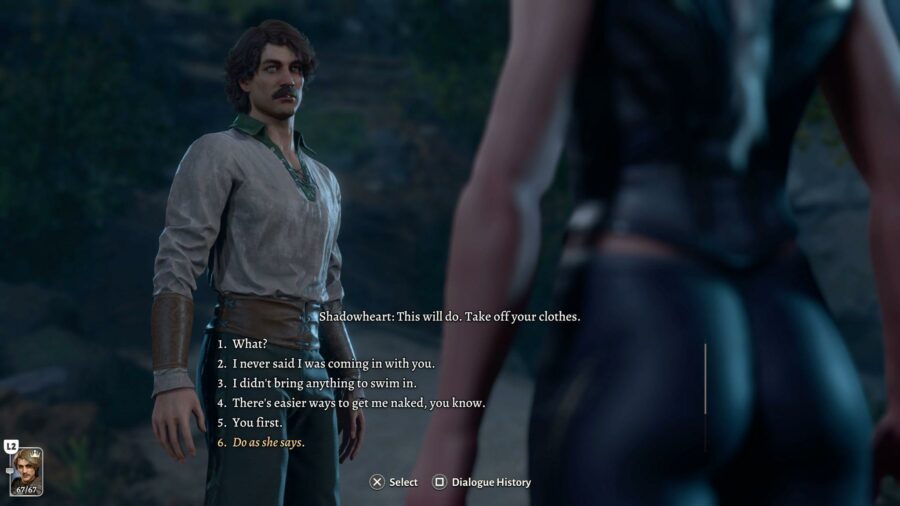Image resolution: width=900 pixels, height=506 pixels.
Task: Choose the "What?" dialogue reply
Action: tap(250, 344)
